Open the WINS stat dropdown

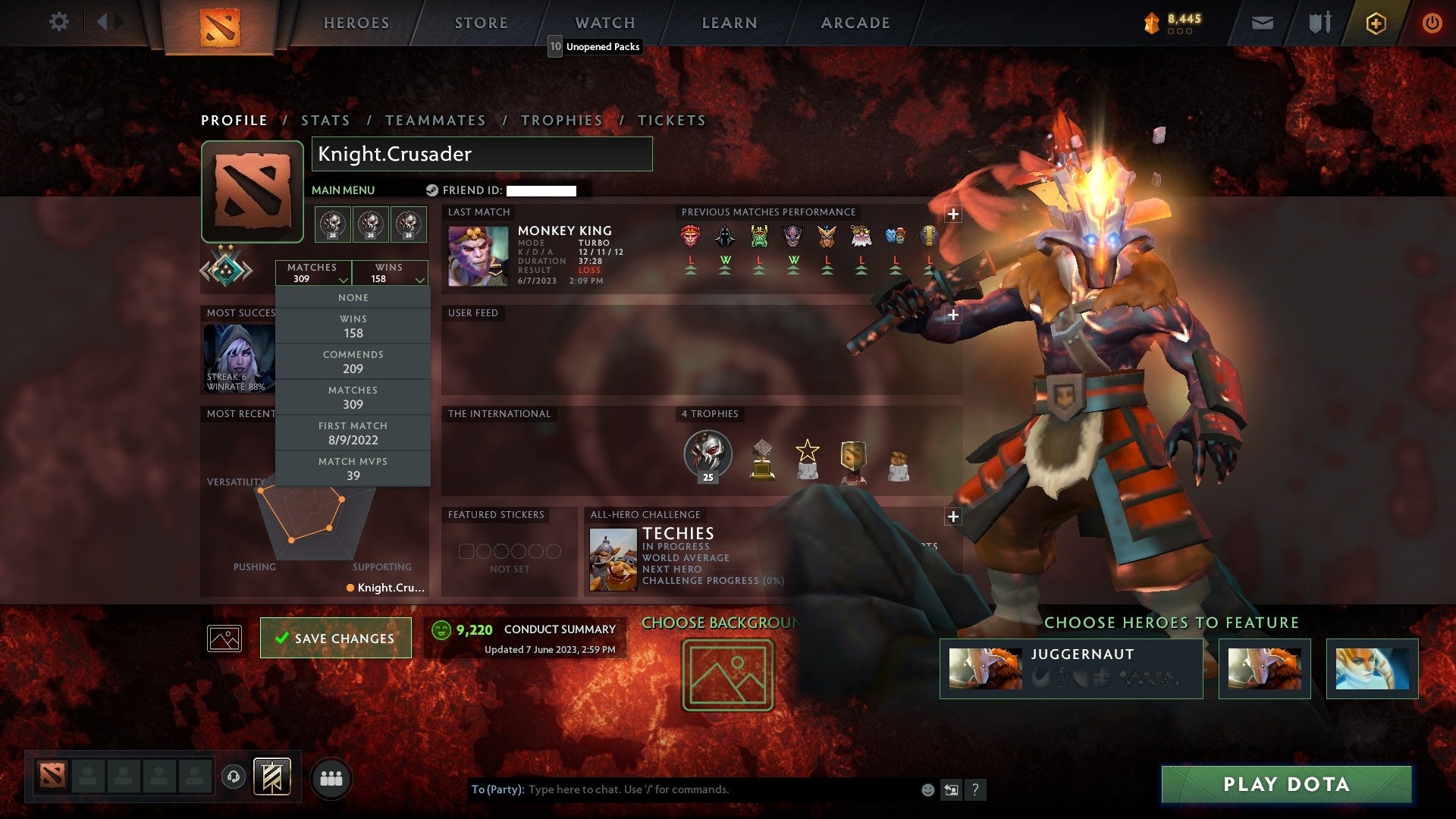click(391, 273)
